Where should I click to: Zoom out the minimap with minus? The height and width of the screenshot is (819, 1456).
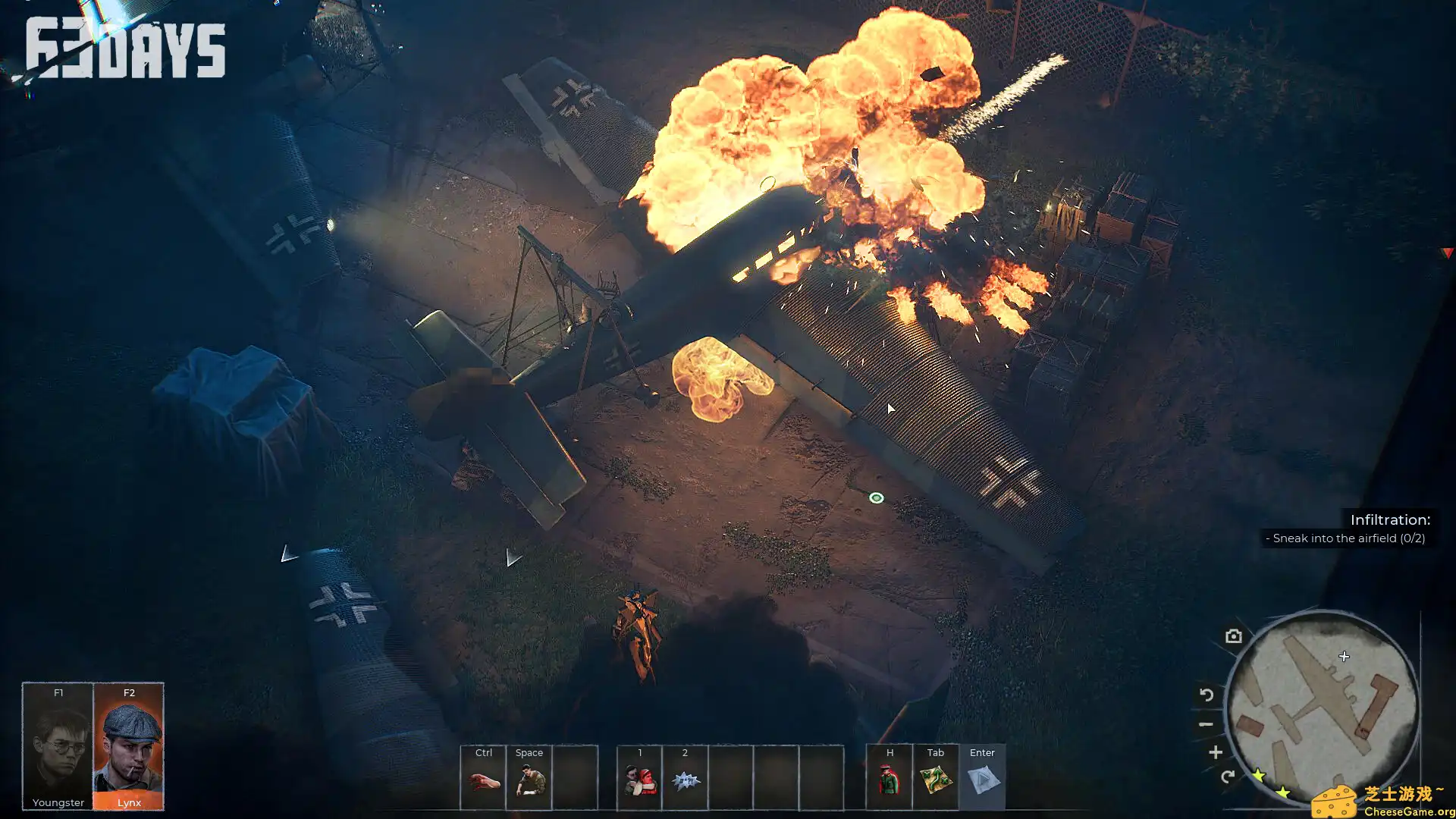pyautogui.click(x=1207, y=724)
